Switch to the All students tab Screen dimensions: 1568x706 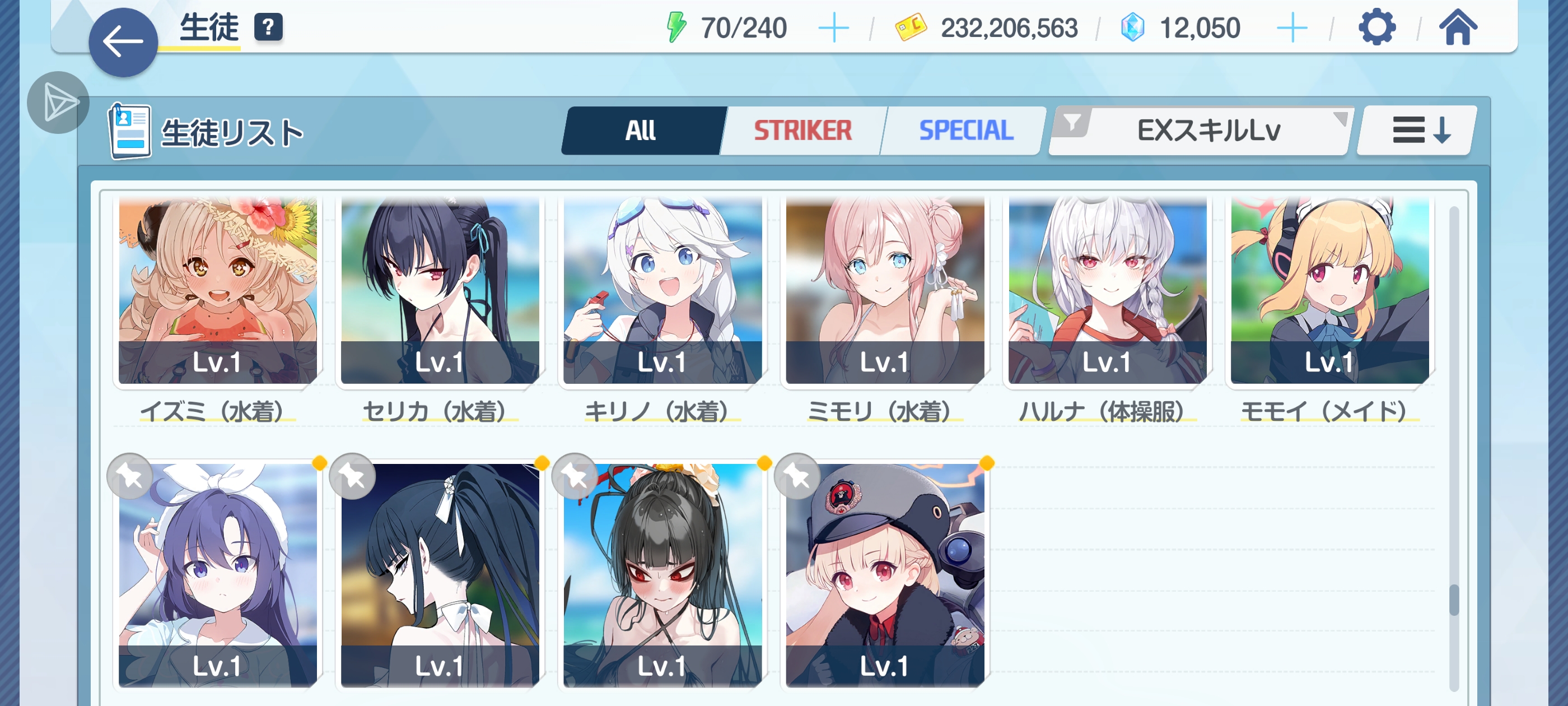click(x=642, y=131)
